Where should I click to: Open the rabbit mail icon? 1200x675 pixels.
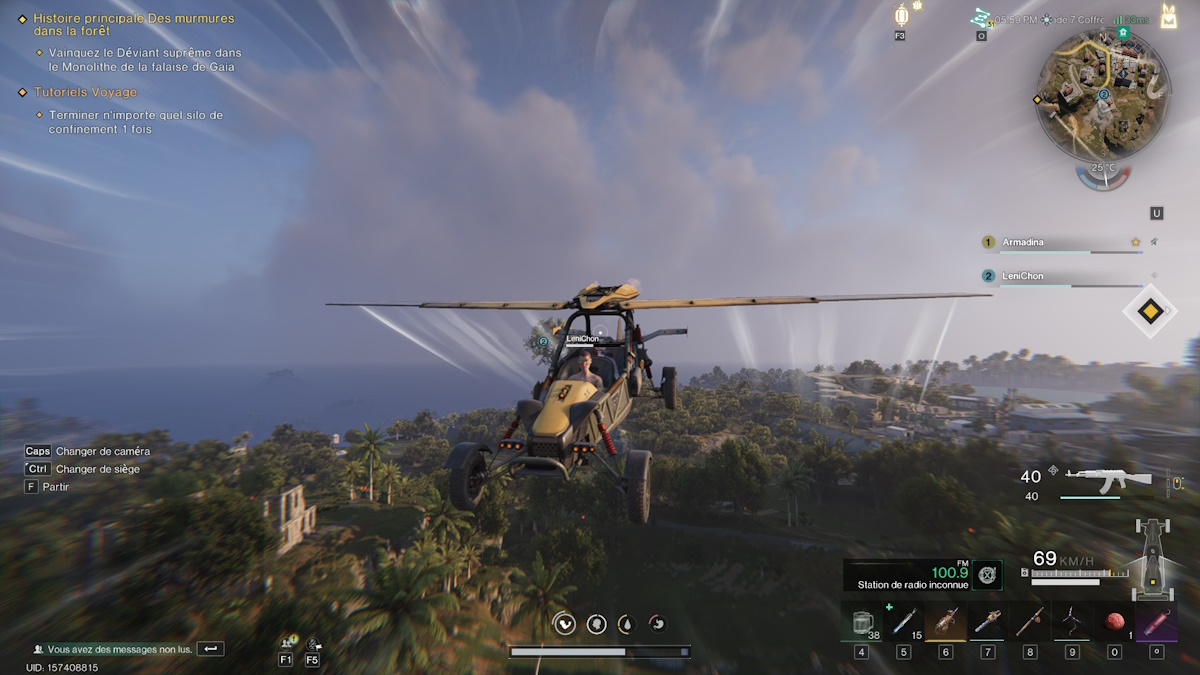tap(1168, 16)
